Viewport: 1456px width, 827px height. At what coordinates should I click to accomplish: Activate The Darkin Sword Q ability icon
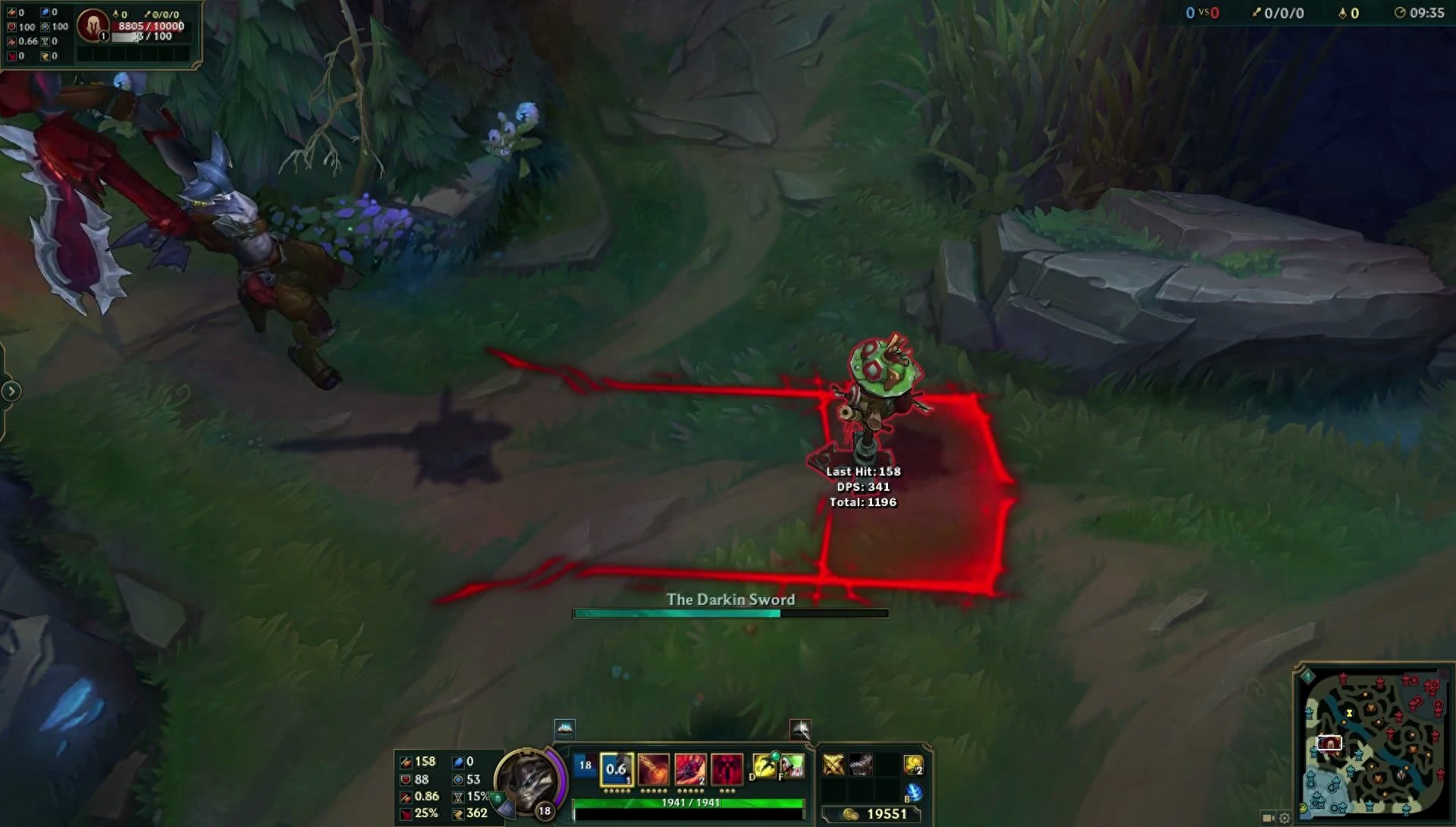tap(616, 769)
